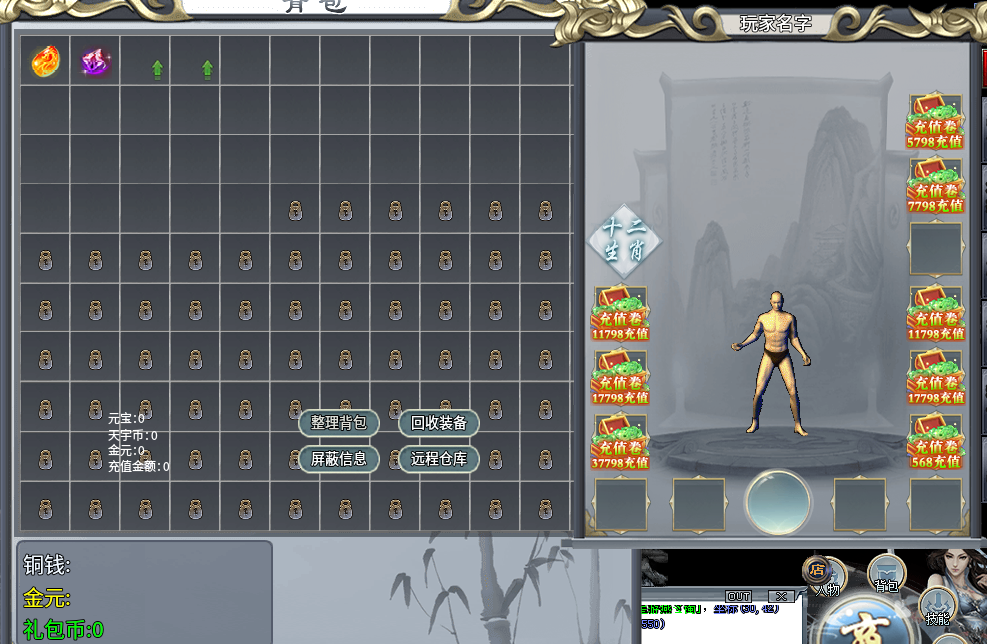Pick the 568充值 voucher slot
Screen dimensions: 987x644
(935, 441)
